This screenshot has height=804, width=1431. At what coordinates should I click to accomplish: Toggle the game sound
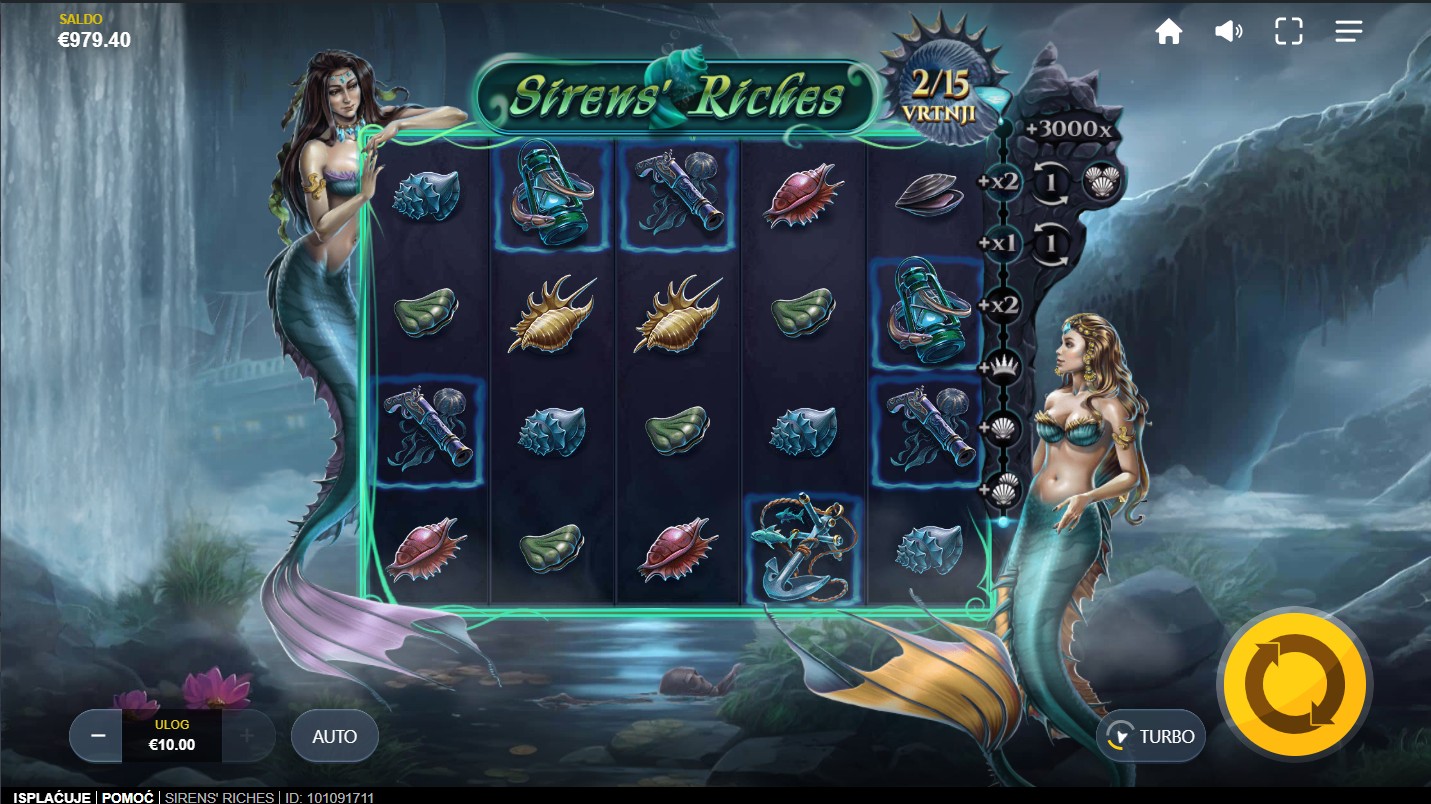(1228, 32)
